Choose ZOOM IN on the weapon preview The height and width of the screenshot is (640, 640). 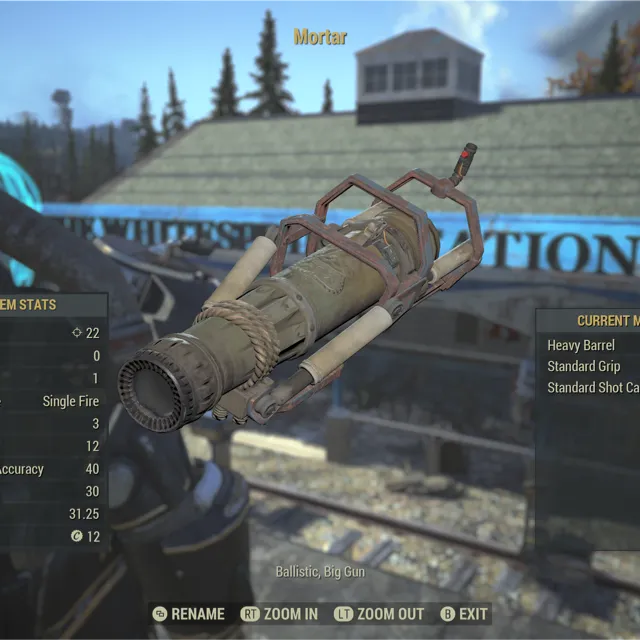pyautogui.click(x=280, y=614)
